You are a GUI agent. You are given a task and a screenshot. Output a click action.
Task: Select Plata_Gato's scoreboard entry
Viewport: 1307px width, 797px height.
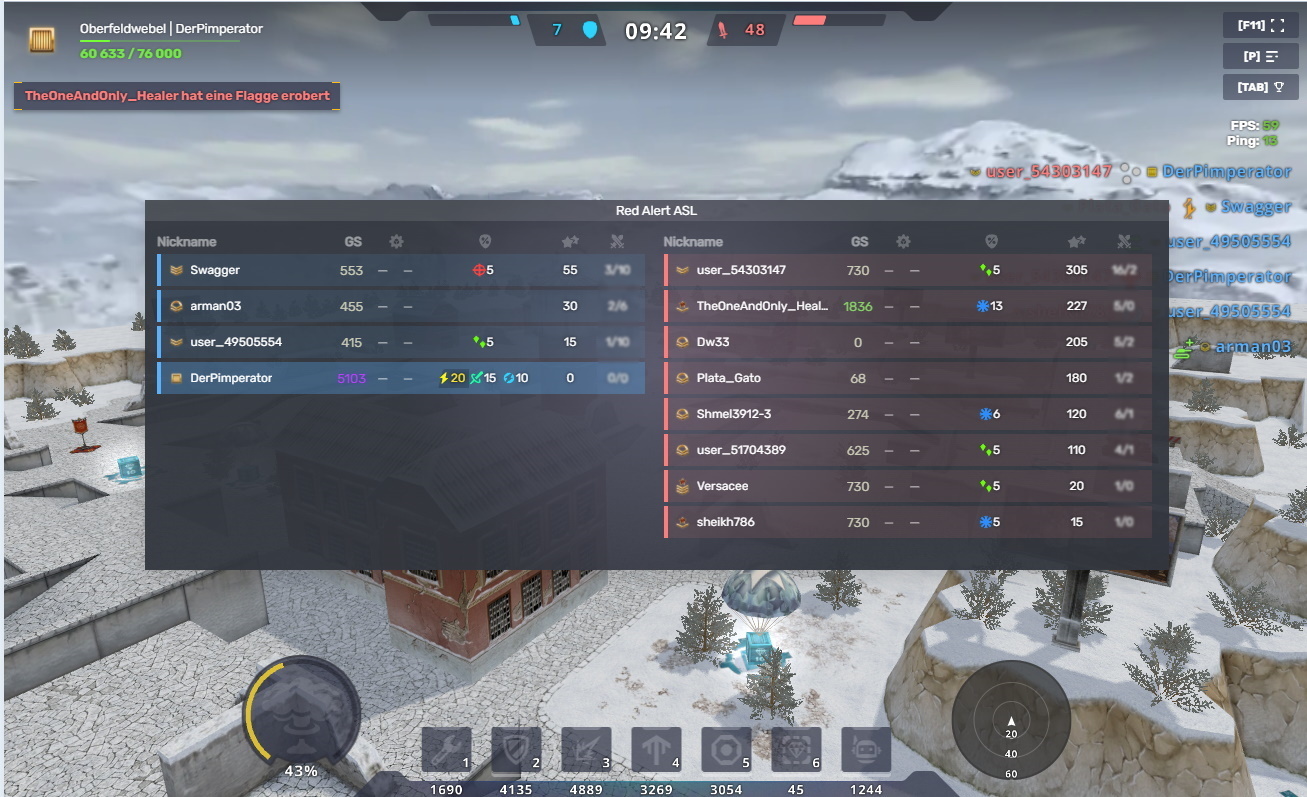pyautogui.click(x=907, y=378)
